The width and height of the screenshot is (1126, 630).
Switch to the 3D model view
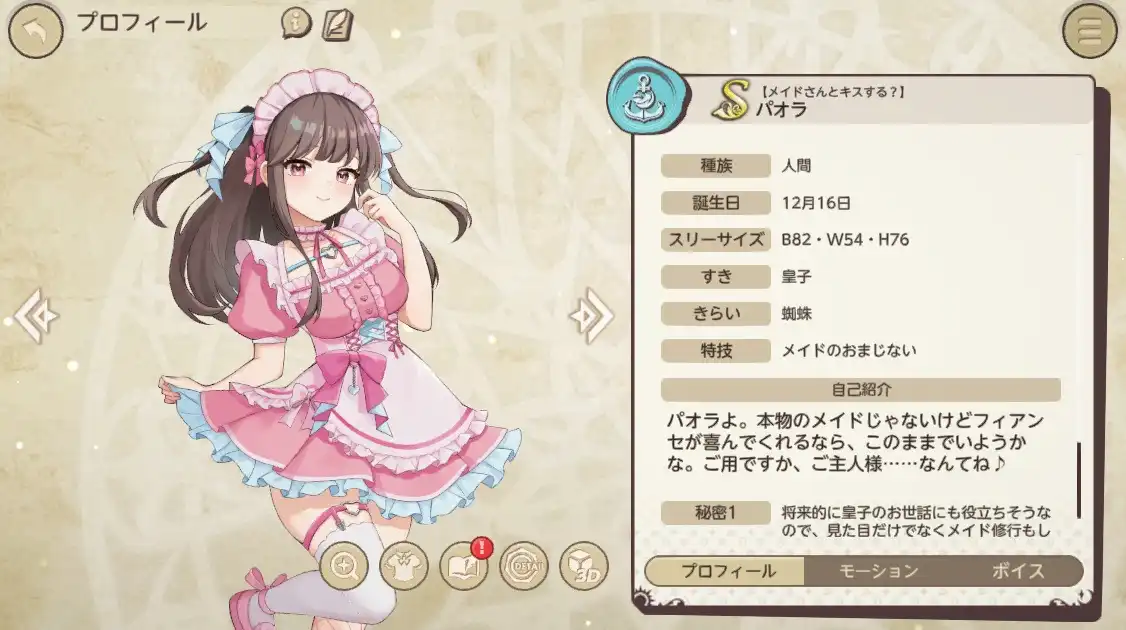pyautogui.click(x=584, y=567)
